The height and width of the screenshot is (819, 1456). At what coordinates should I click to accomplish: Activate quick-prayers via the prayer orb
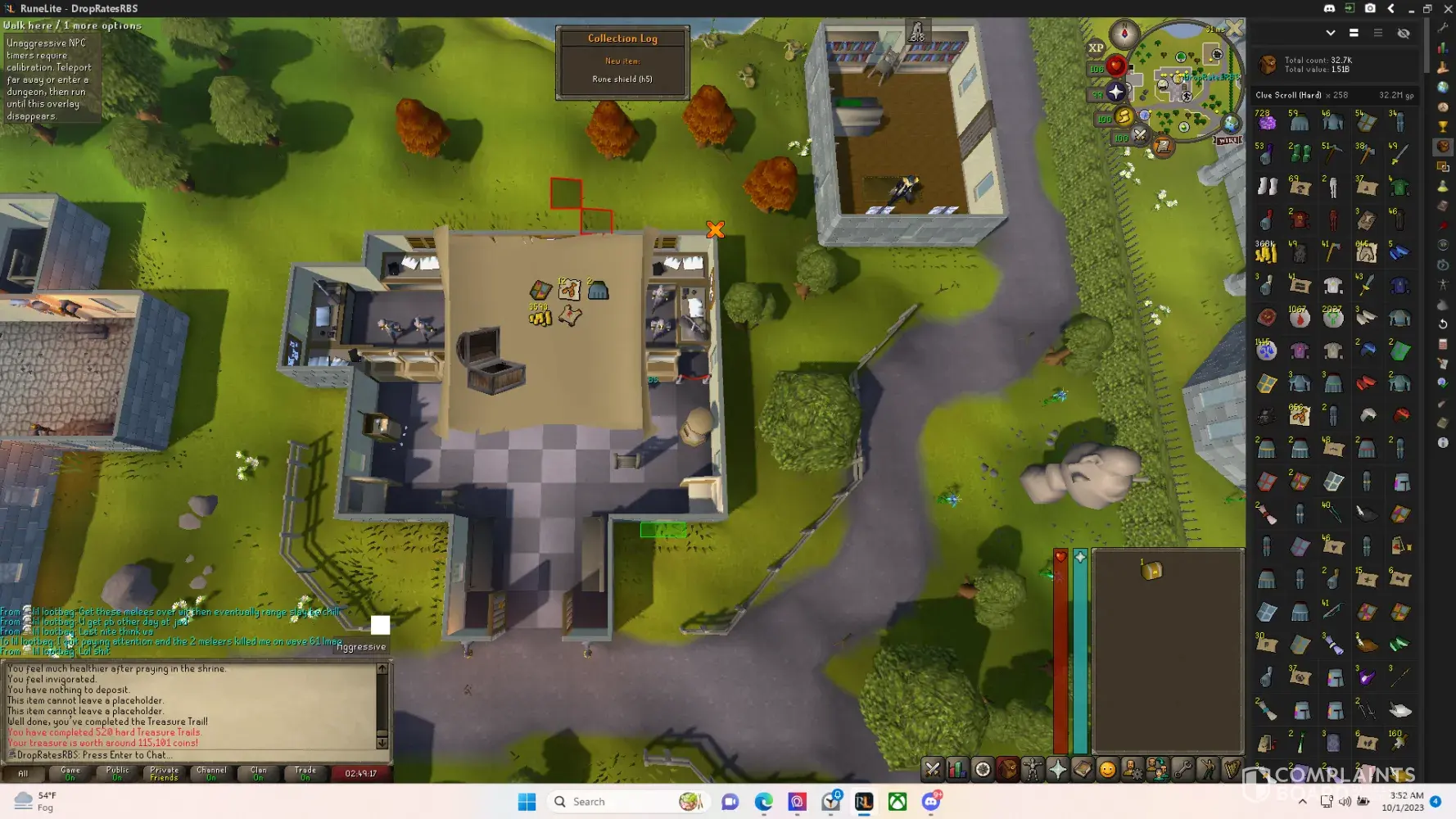click(1115, 92)
